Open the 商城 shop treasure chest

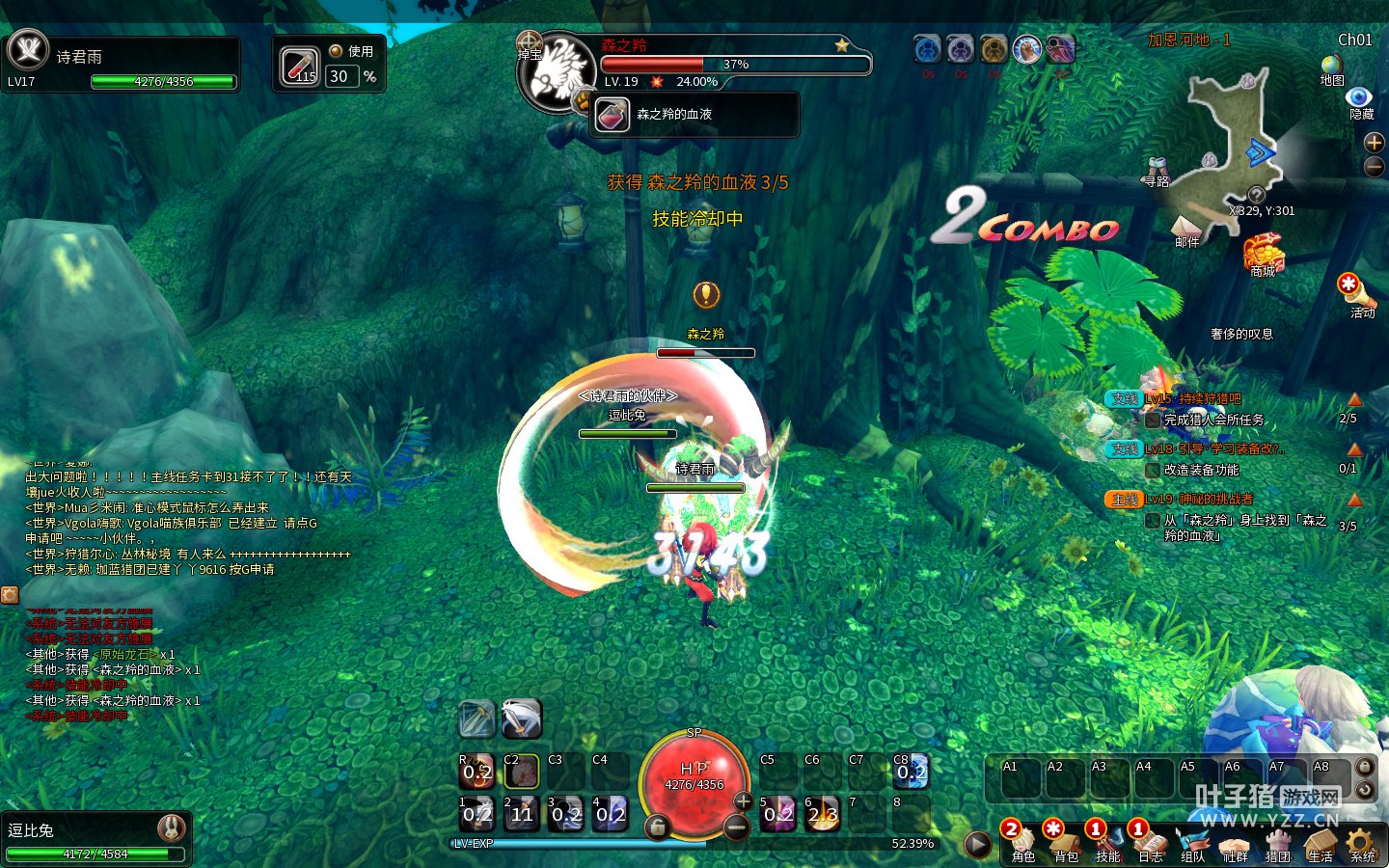click(1263, 253)
